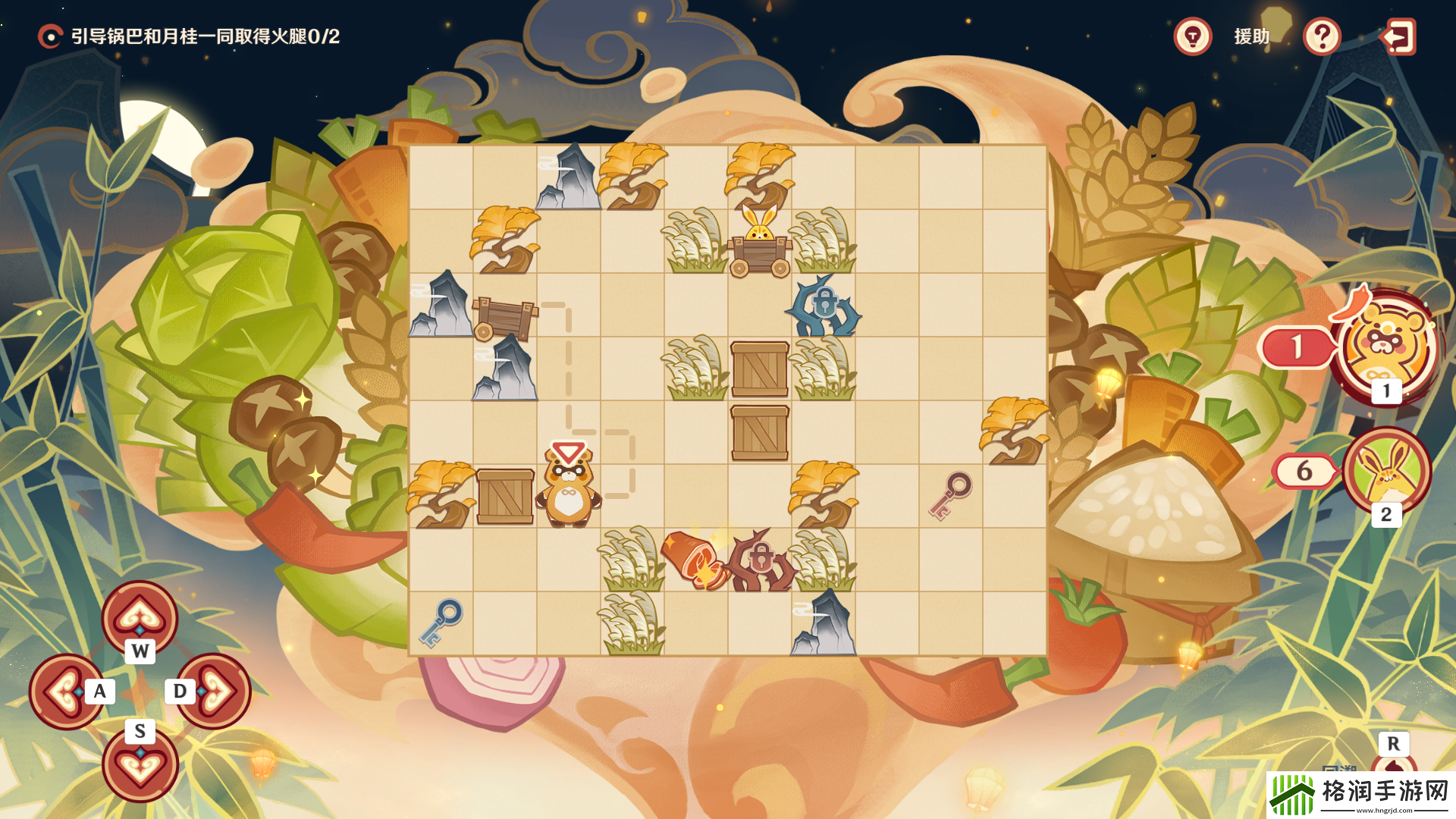Exit the puzzle via the exit icon
This screenshot has width=1456, height=819.
click(x=1398, y=36)
